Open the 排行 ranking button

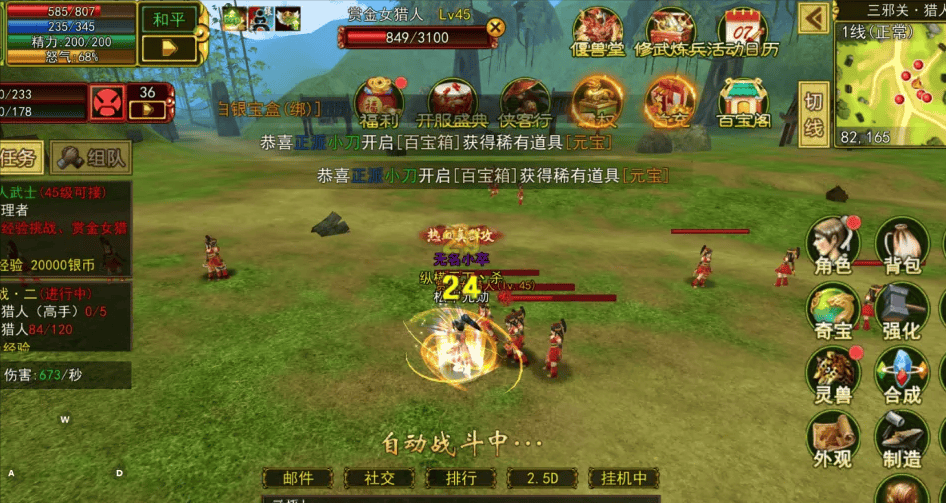pos(461,479)
